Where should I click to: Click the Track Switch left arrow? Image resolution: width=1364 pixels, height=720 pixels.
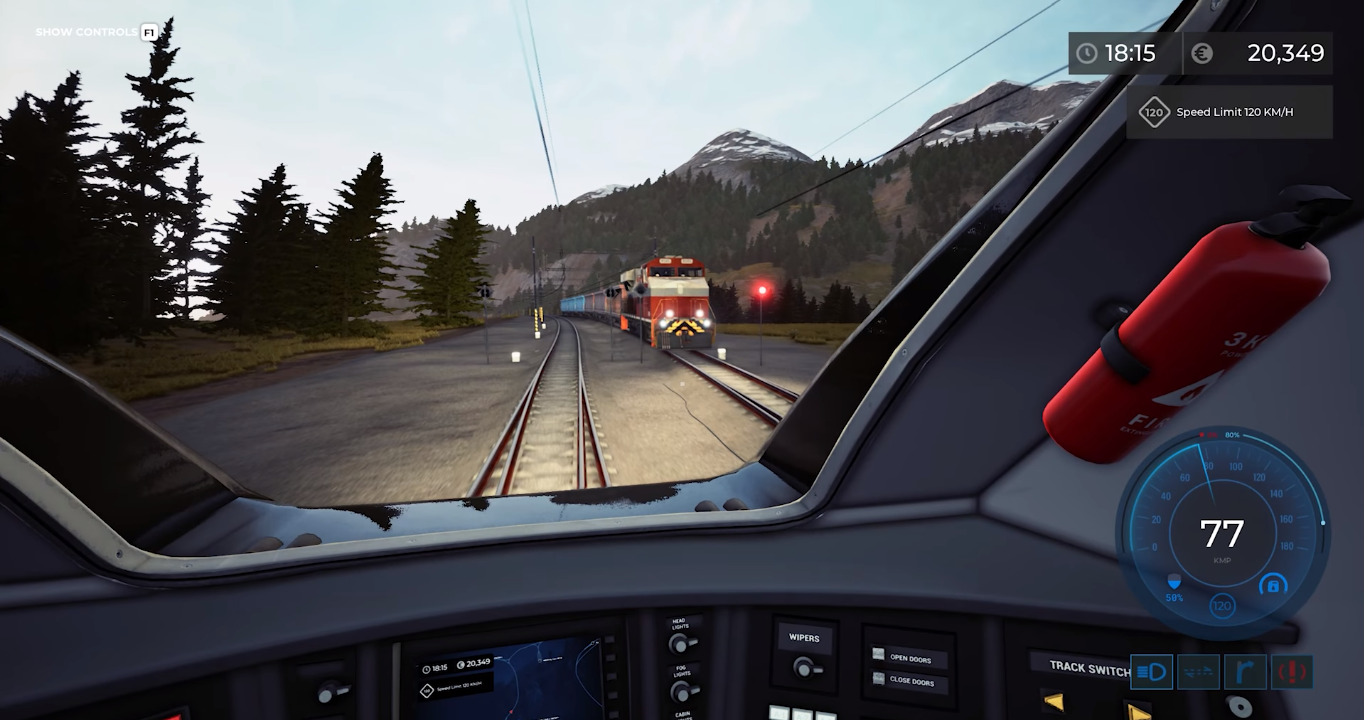[1053, 702]
